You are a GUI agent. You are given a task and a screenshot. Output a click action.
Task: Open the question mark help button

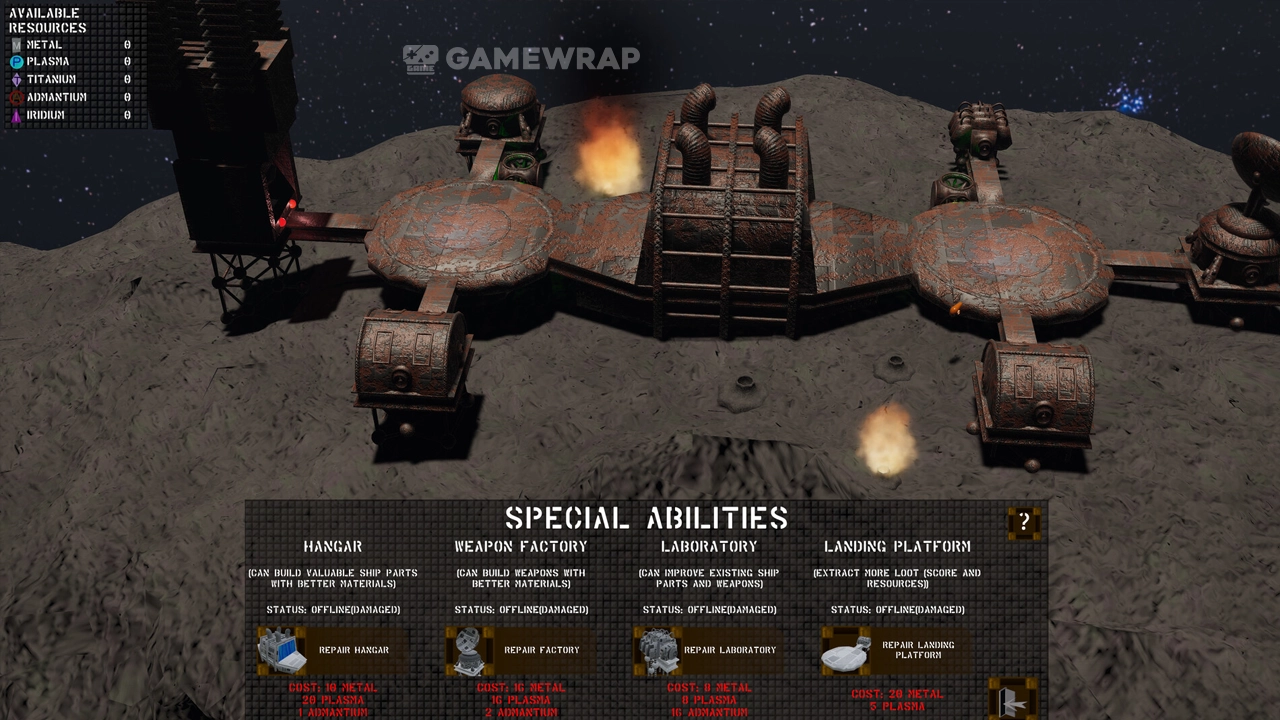(x=1024, y=522)
